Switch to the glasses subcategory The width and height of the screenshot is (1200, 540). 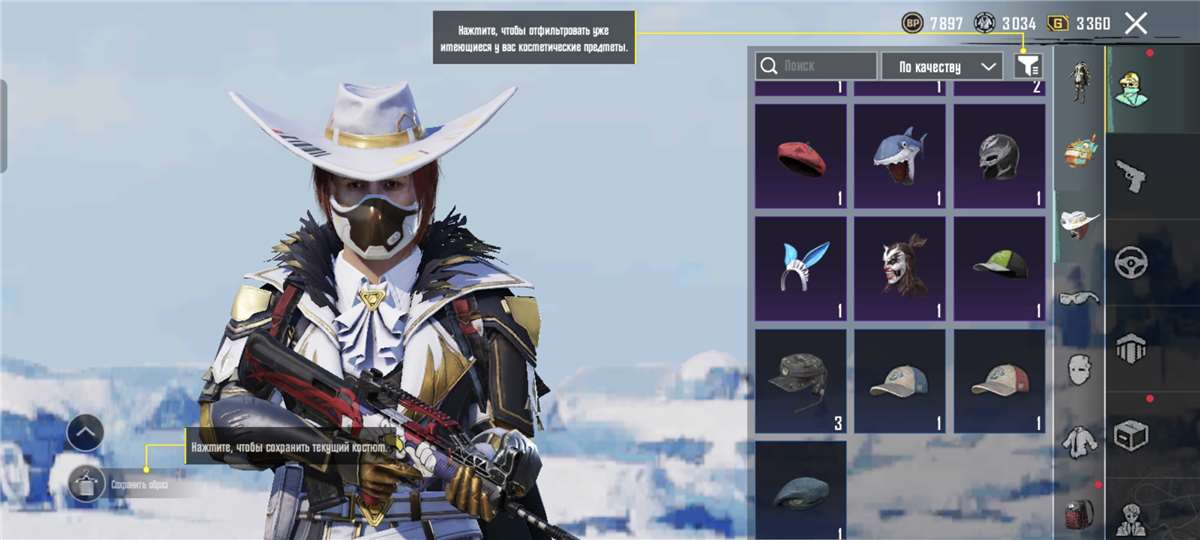coord(1079,297)
